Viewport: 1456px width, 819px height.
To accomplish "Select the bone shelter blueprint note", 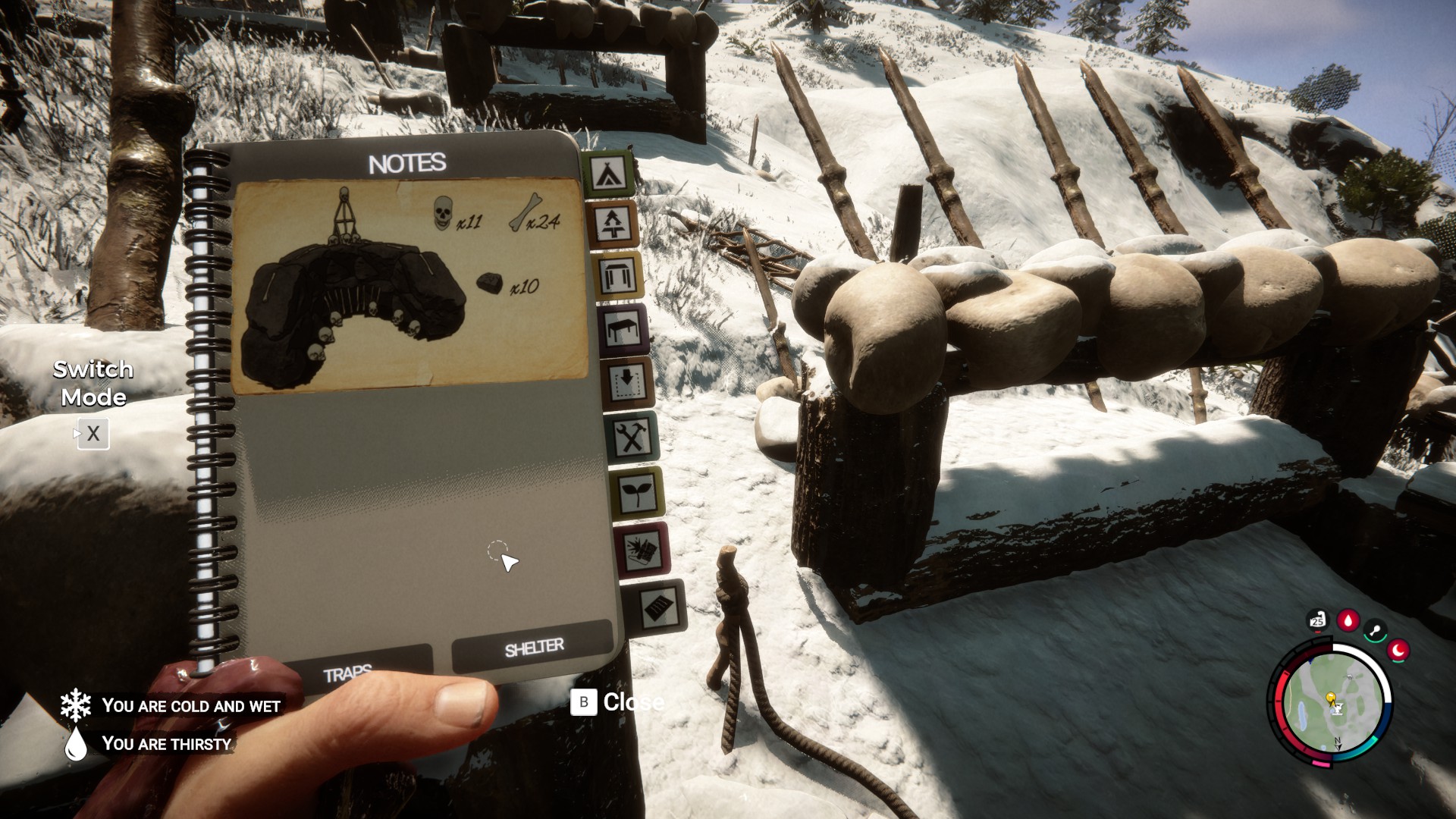I will point(410,285).
